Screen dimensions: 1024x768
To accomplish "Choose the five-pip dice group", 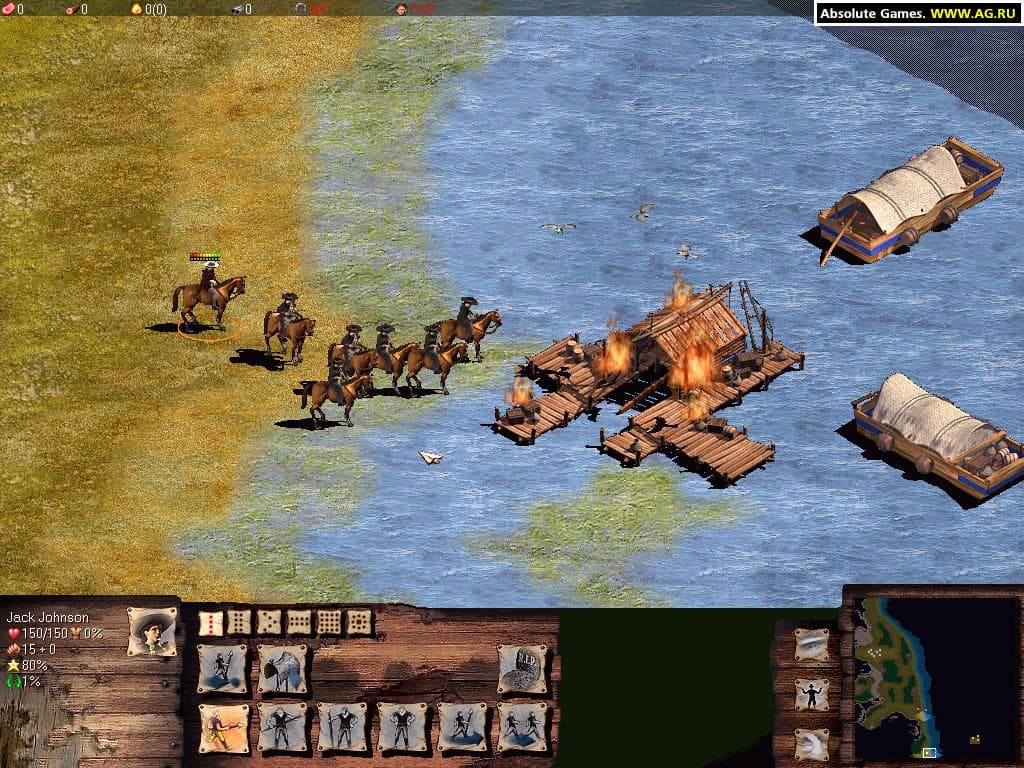I will tap(270, 623).
